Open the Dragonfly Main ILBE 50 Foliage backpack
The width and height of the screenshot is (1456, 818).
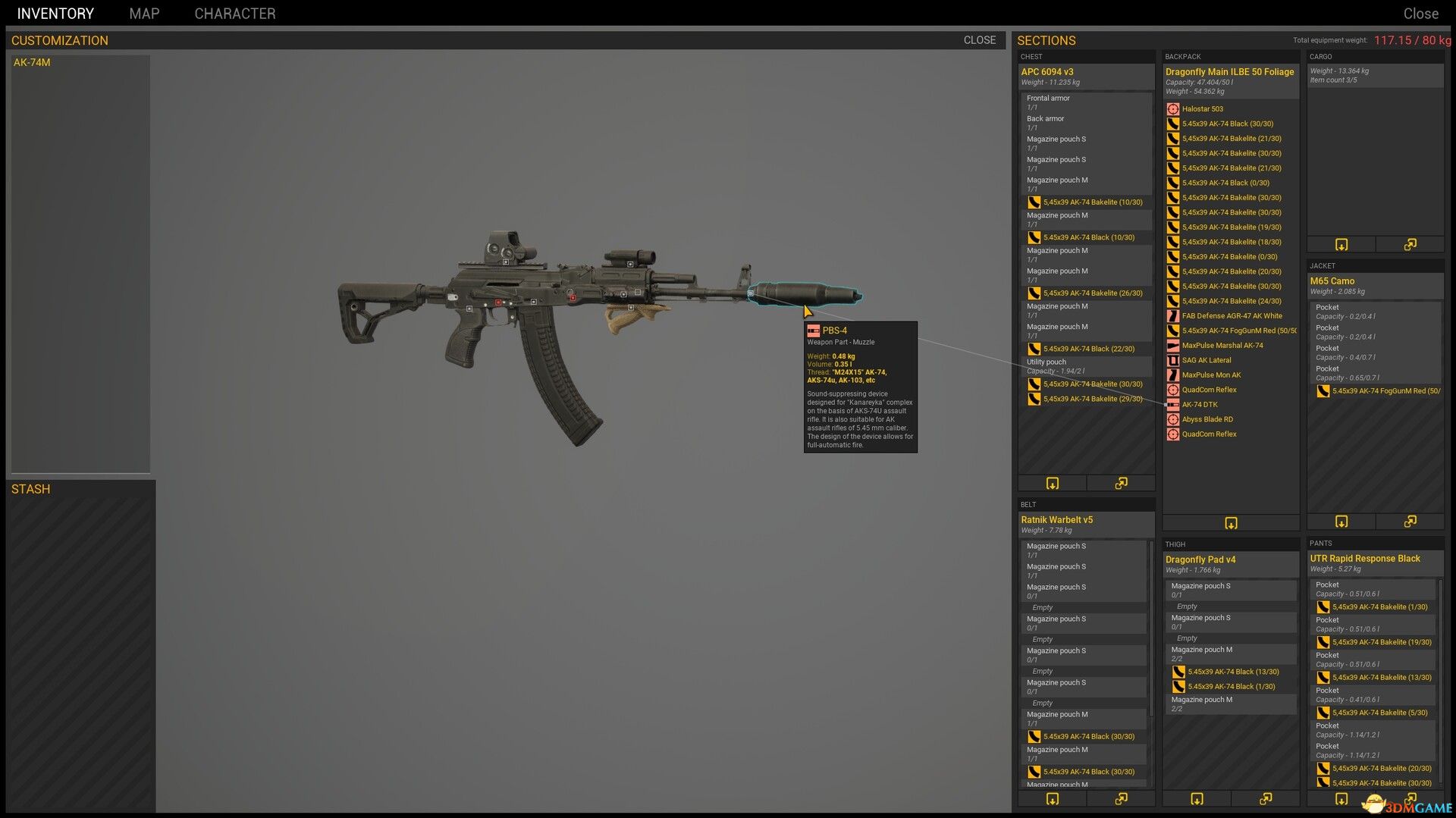coord(1229,72)
